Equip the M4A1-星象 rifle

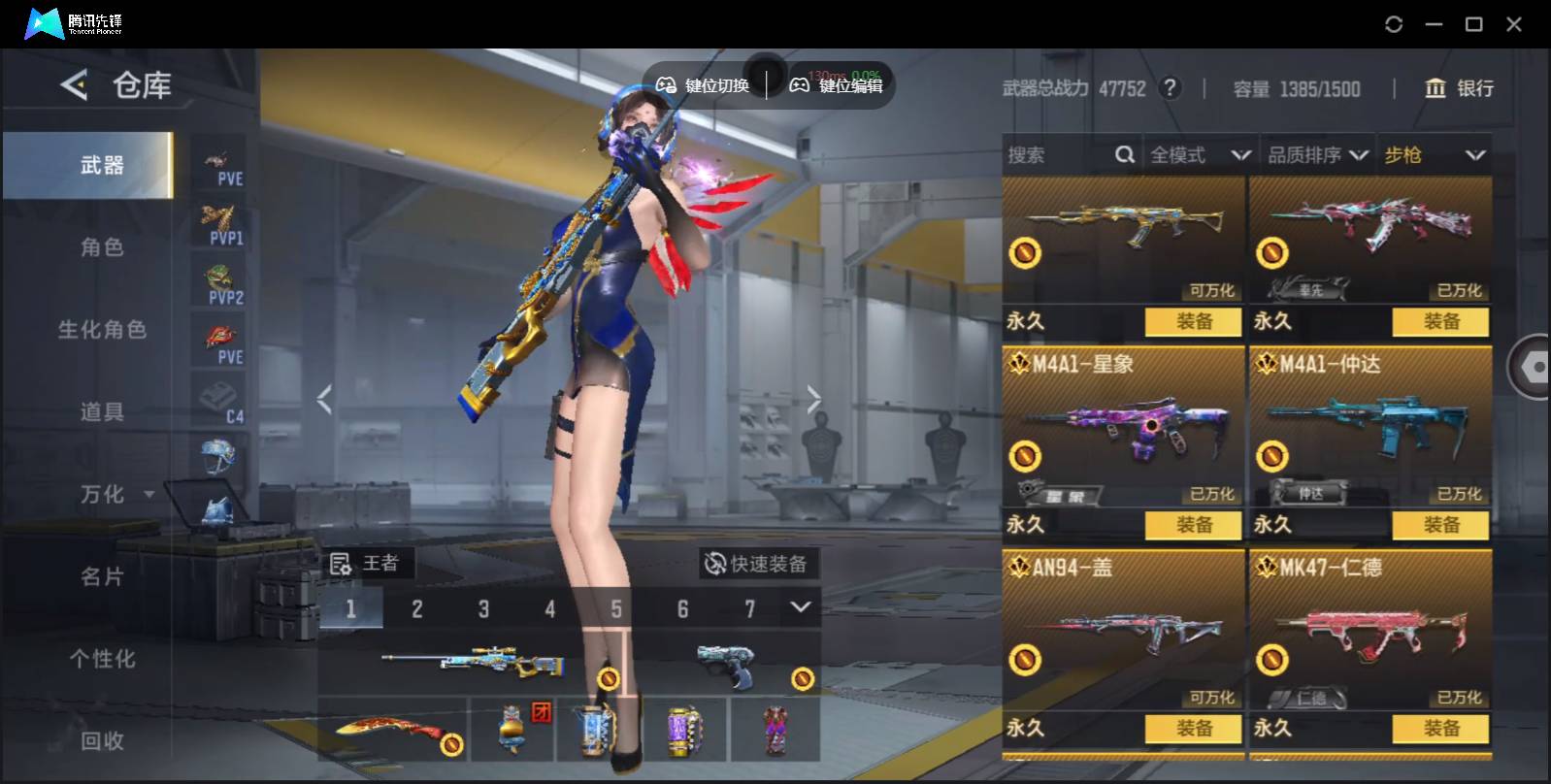(x=1194, y=525)
